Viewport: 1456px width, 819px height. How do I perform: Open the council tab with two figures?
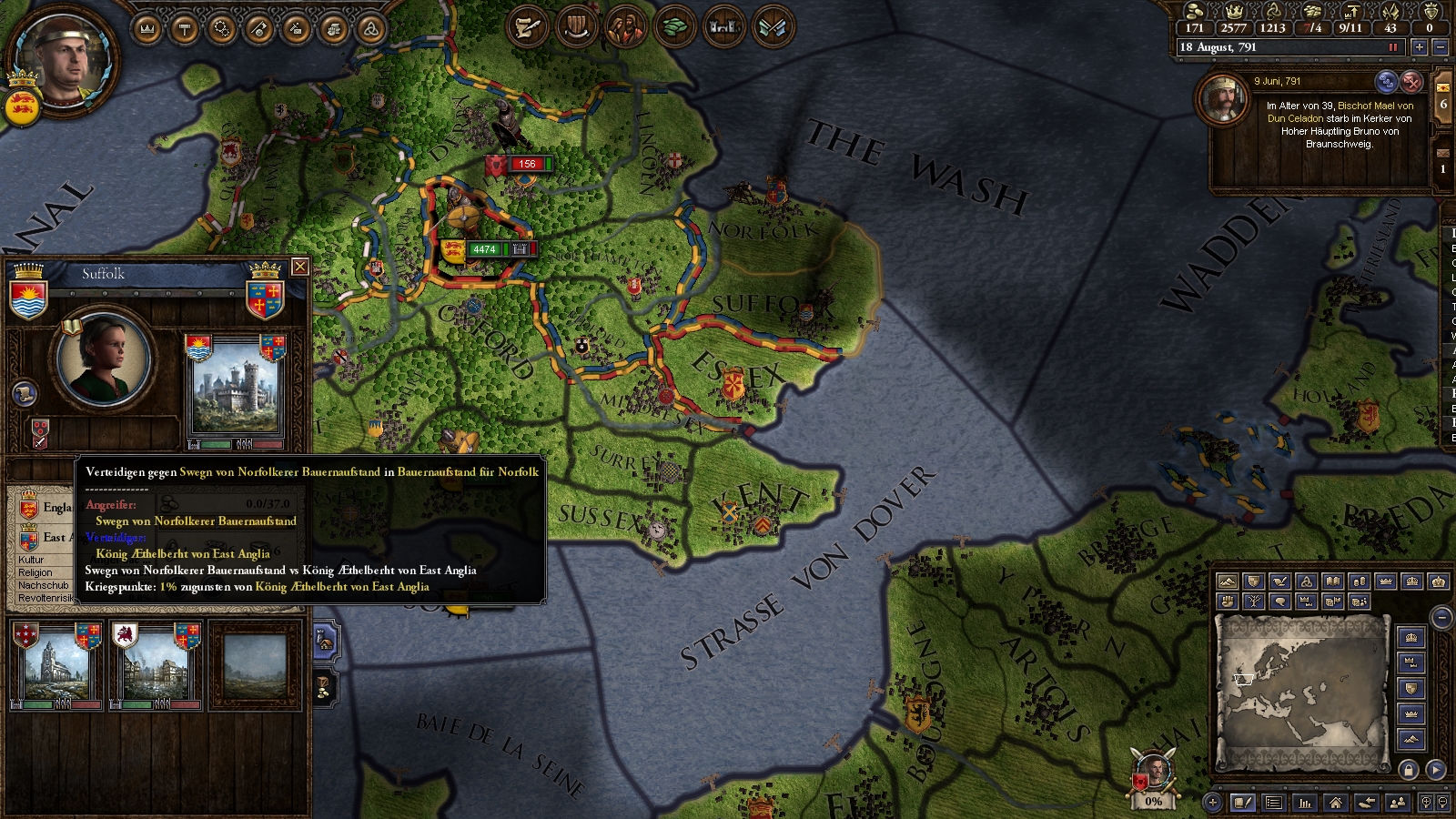(626, 28)
